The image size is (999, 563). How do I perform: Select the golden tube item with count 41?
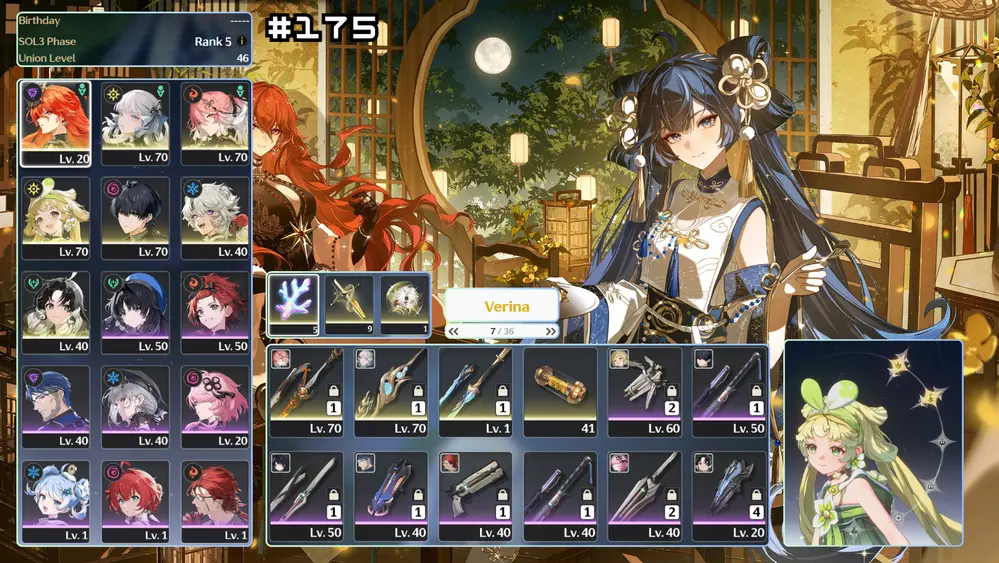pyautogui.click(x=560, y=391)
